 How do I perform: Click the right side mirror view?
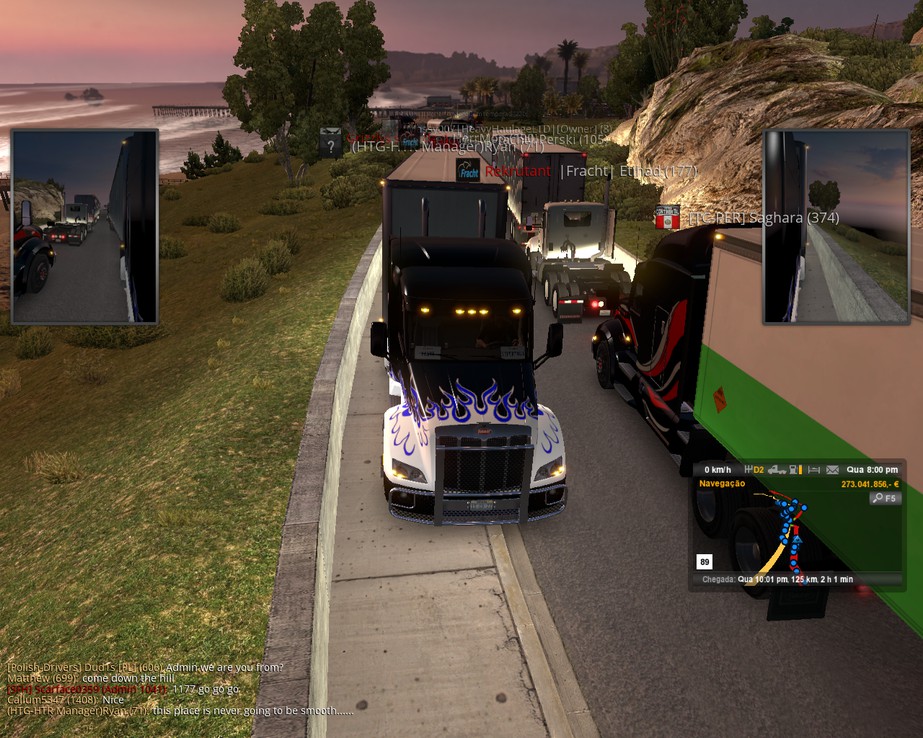coord(836,227)
